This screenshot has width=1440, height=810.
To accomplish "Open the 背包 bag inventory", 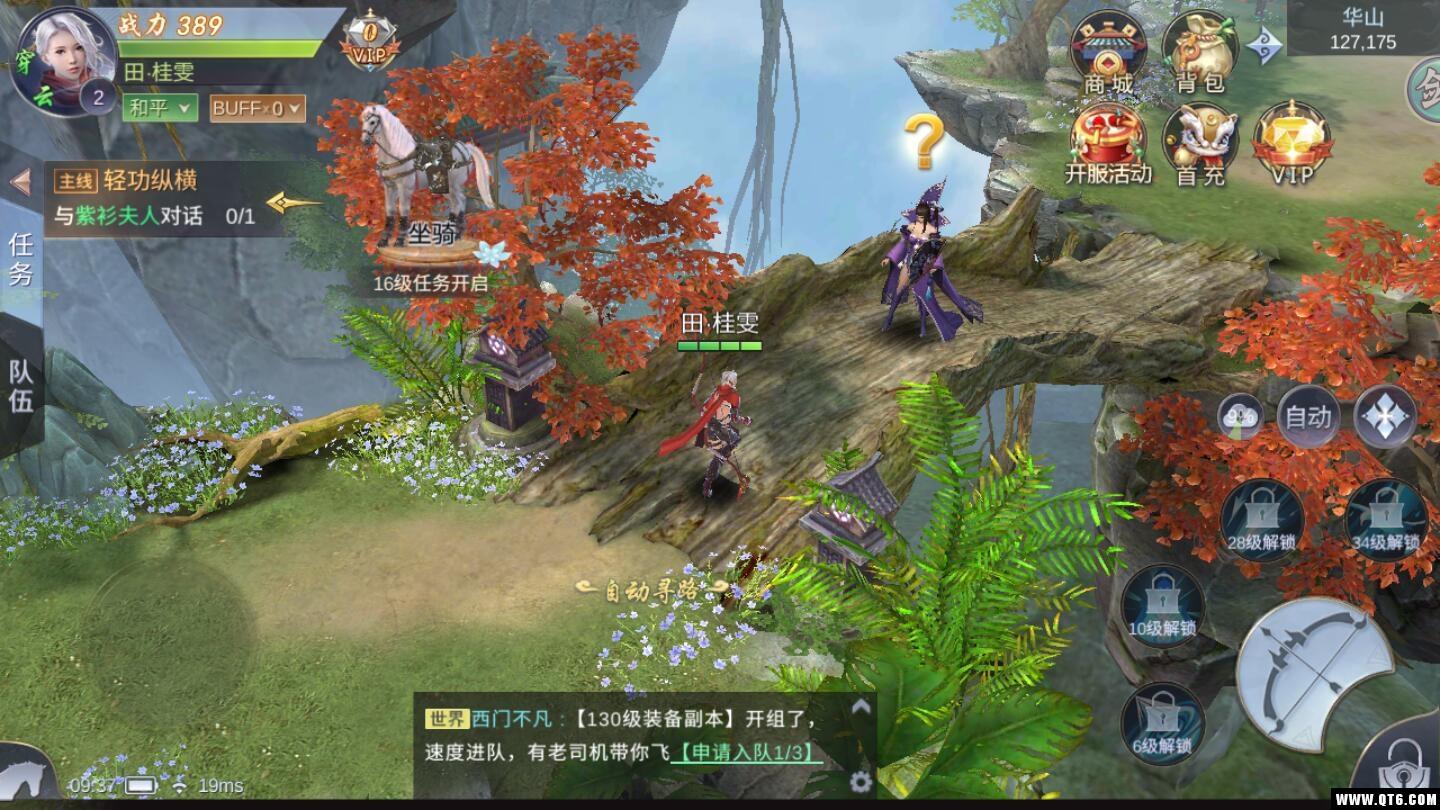I will (x=1200, y=52).
